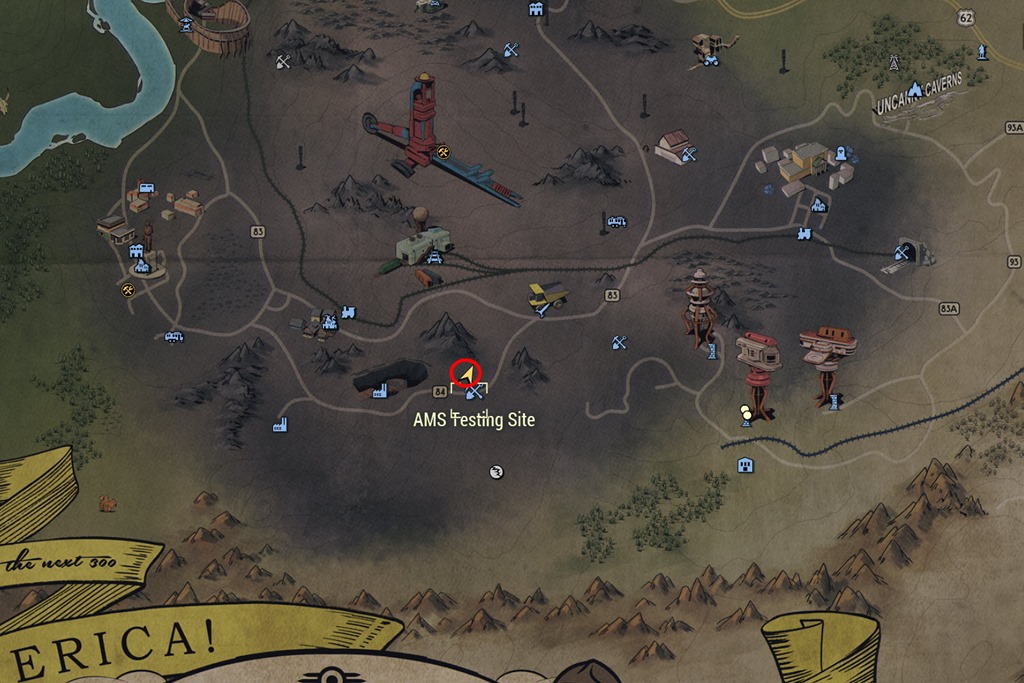Image resolution: width=1024 pixels, height=683 pixels.
Task: Select the mine tunnel entrance pickaxe marker
Action: pyautogui.click(x=902, y=253)
